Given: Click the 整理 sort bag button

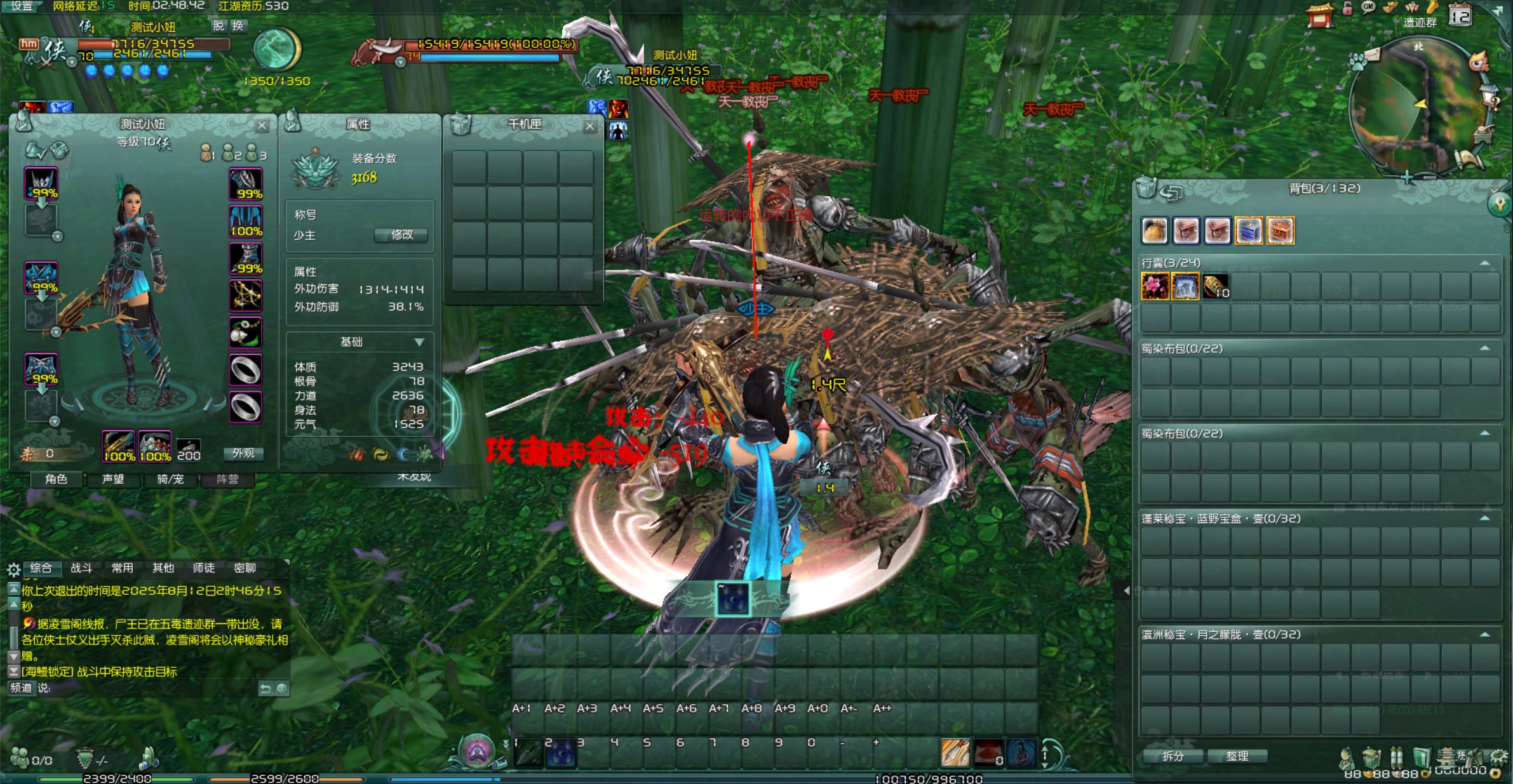Looking at the screenshot, I should pos(1237,756).
